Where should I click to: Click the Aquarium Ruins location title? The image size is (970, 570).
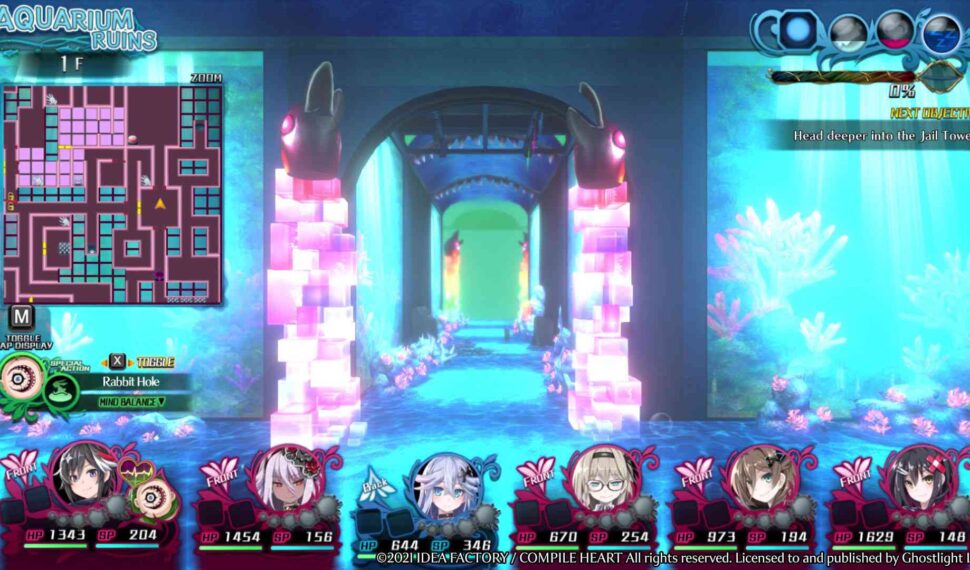(x=78, y=27)
